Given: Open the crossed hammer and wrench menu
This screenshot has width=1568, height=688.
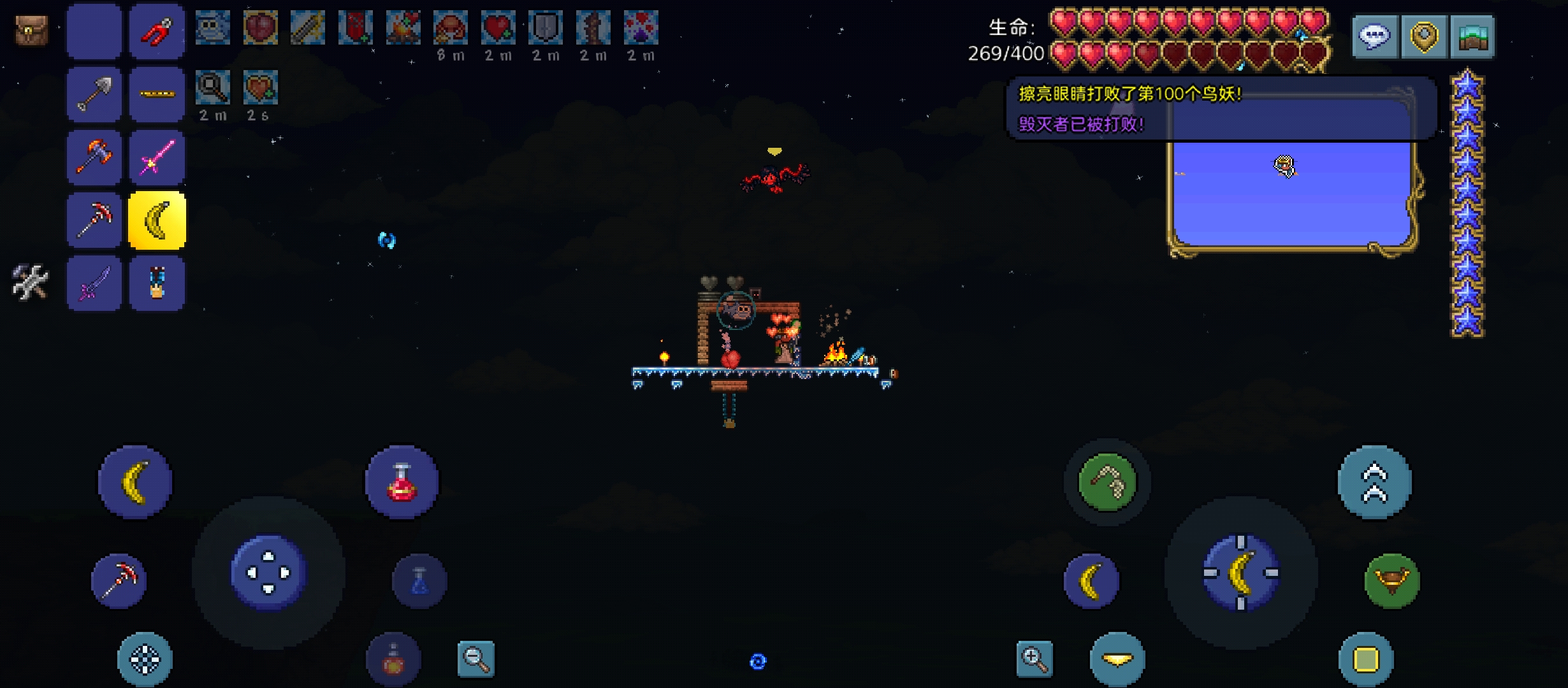Looking at the screenshot, I should [30, 282].
